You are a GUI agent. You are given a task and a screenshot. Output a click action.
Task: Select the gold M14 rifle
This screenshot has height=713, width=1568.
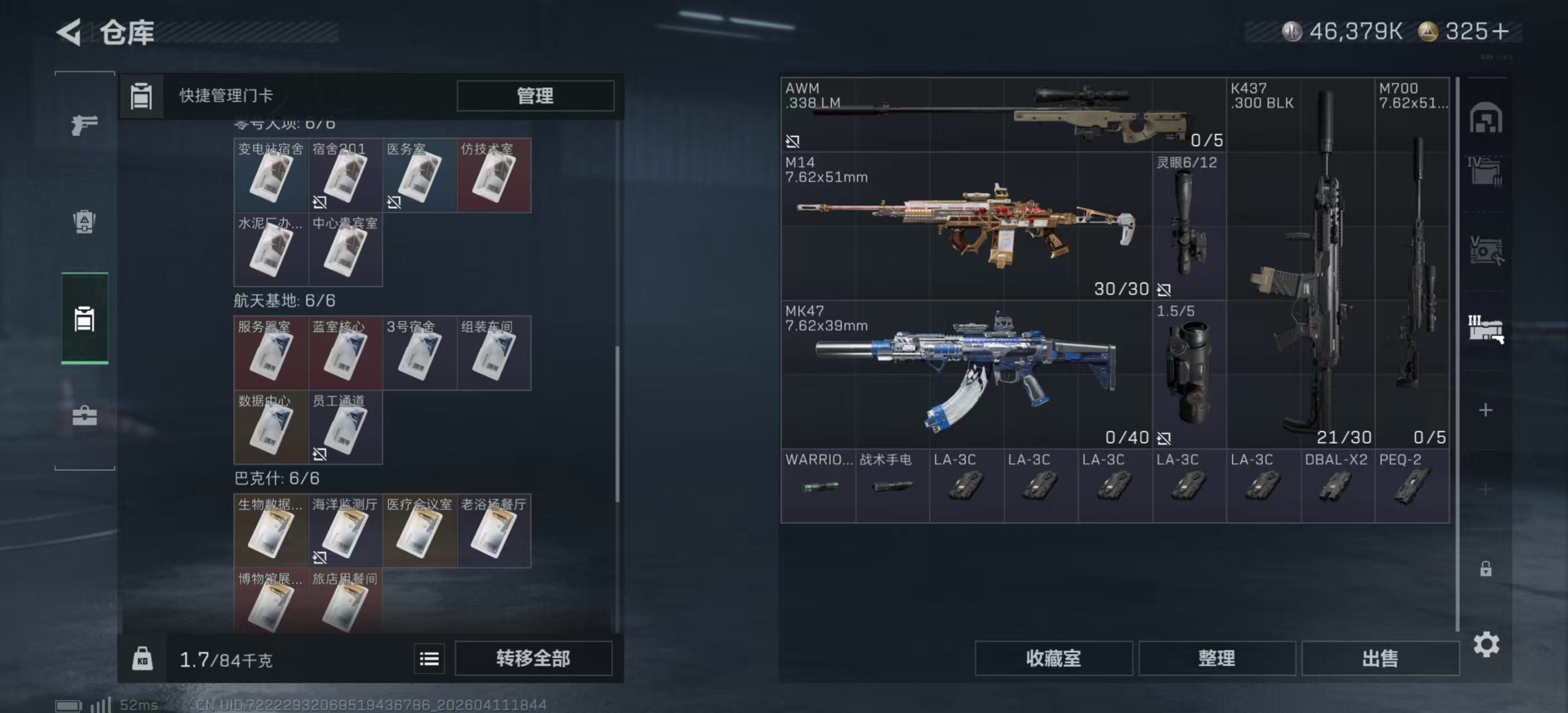click(966, 226)
